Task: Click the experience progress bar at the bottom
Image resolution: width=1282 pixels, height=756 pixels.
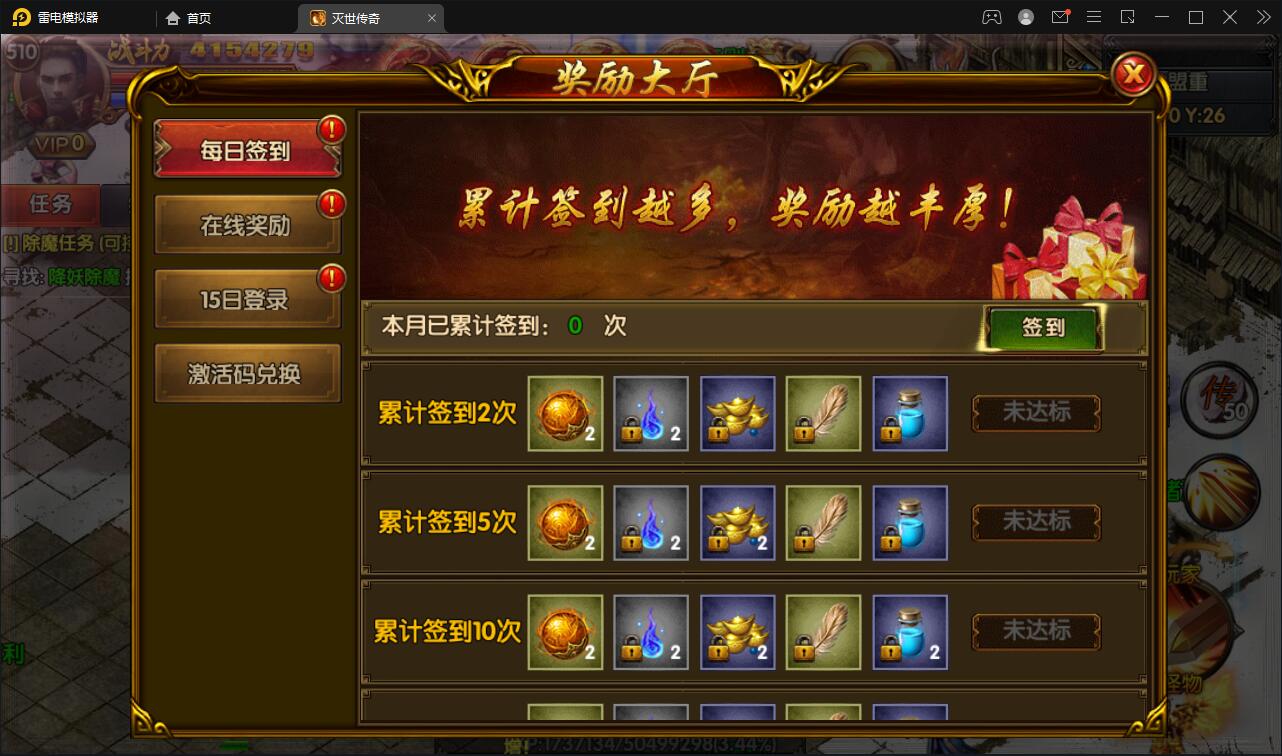Action: pyautogui.click(x=640, y=746)
